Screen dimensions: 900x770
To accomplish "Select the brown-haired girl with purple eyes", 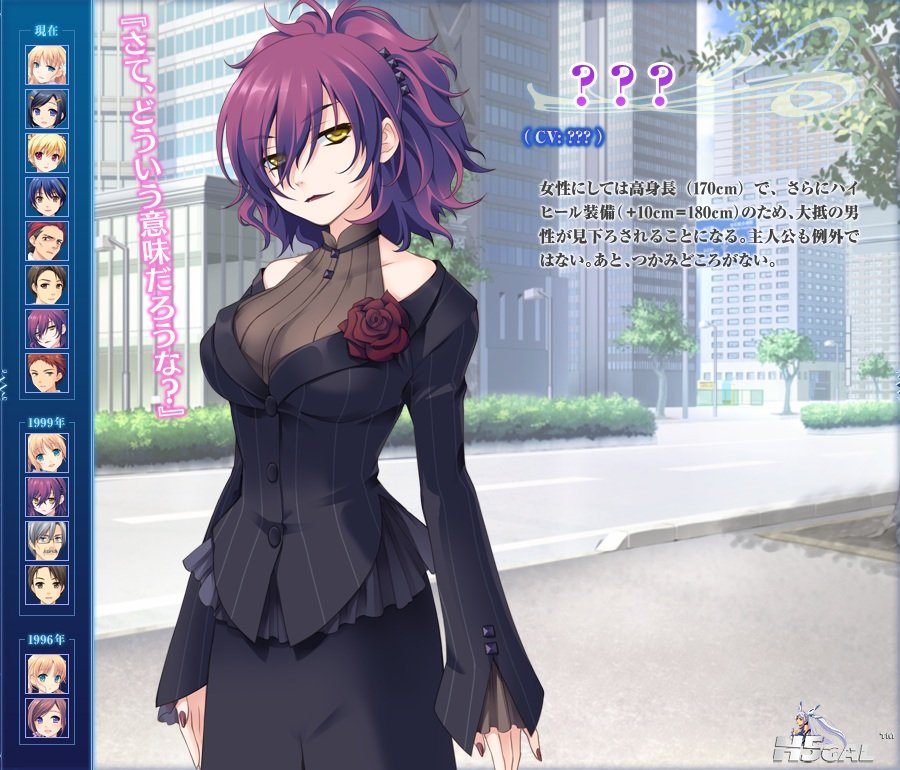I will pyautogui.click(x=47, y=717).
